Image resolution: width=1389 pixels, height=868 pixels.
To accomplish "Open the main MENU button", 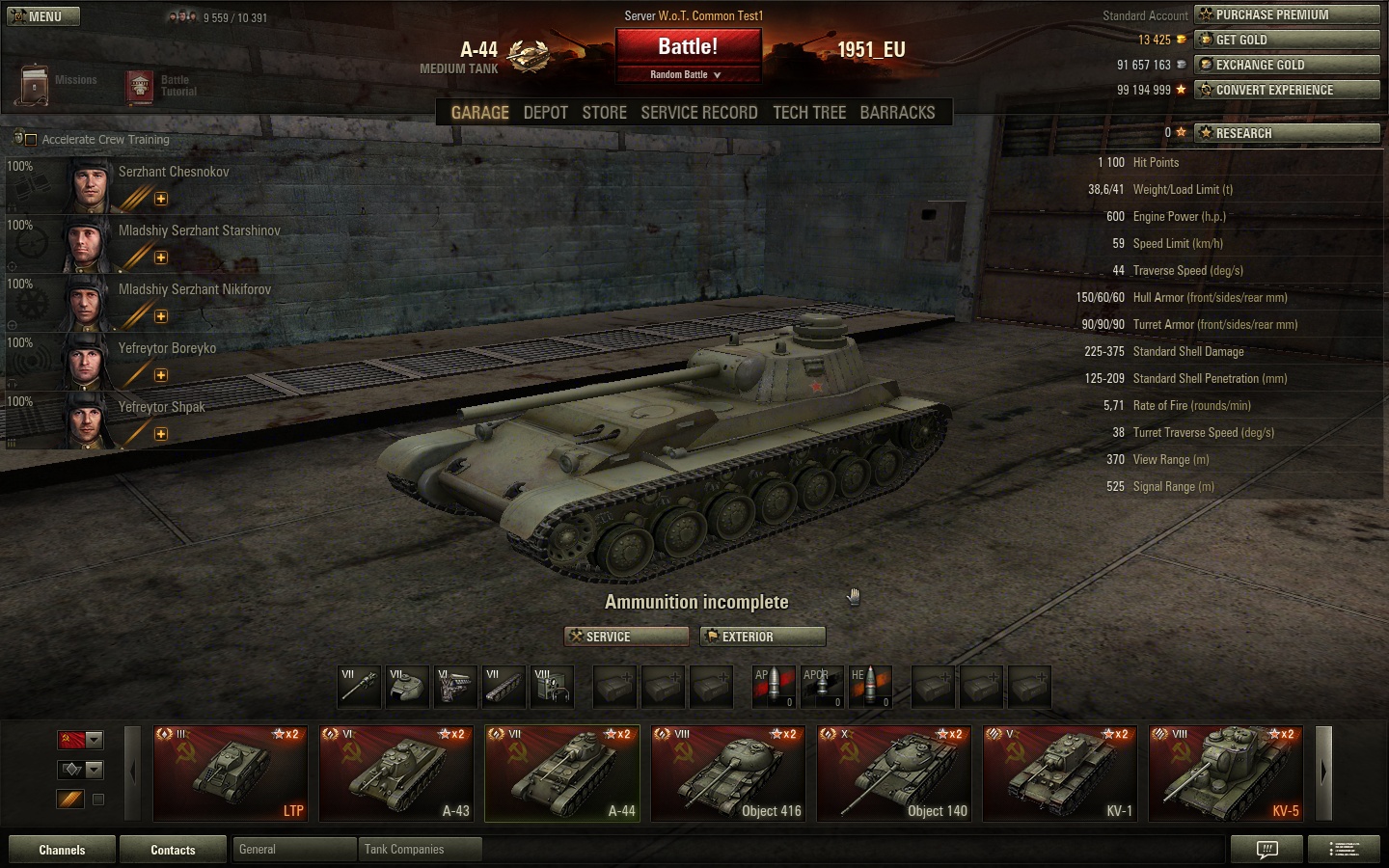I will (x=43, y=16).
